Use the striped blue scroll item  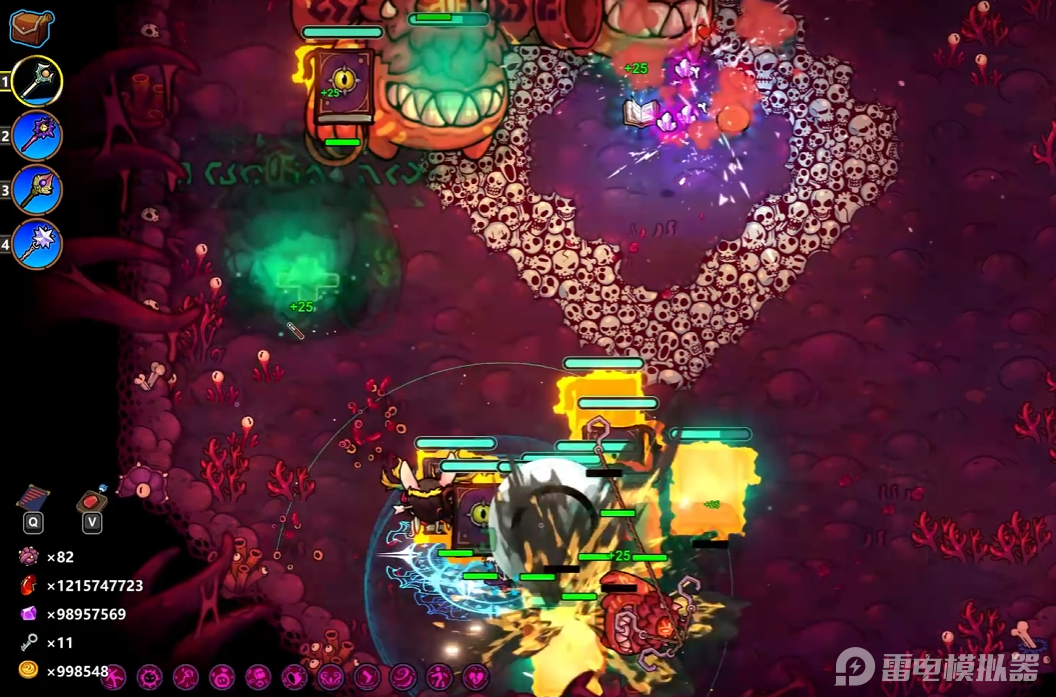click(34, 497)
